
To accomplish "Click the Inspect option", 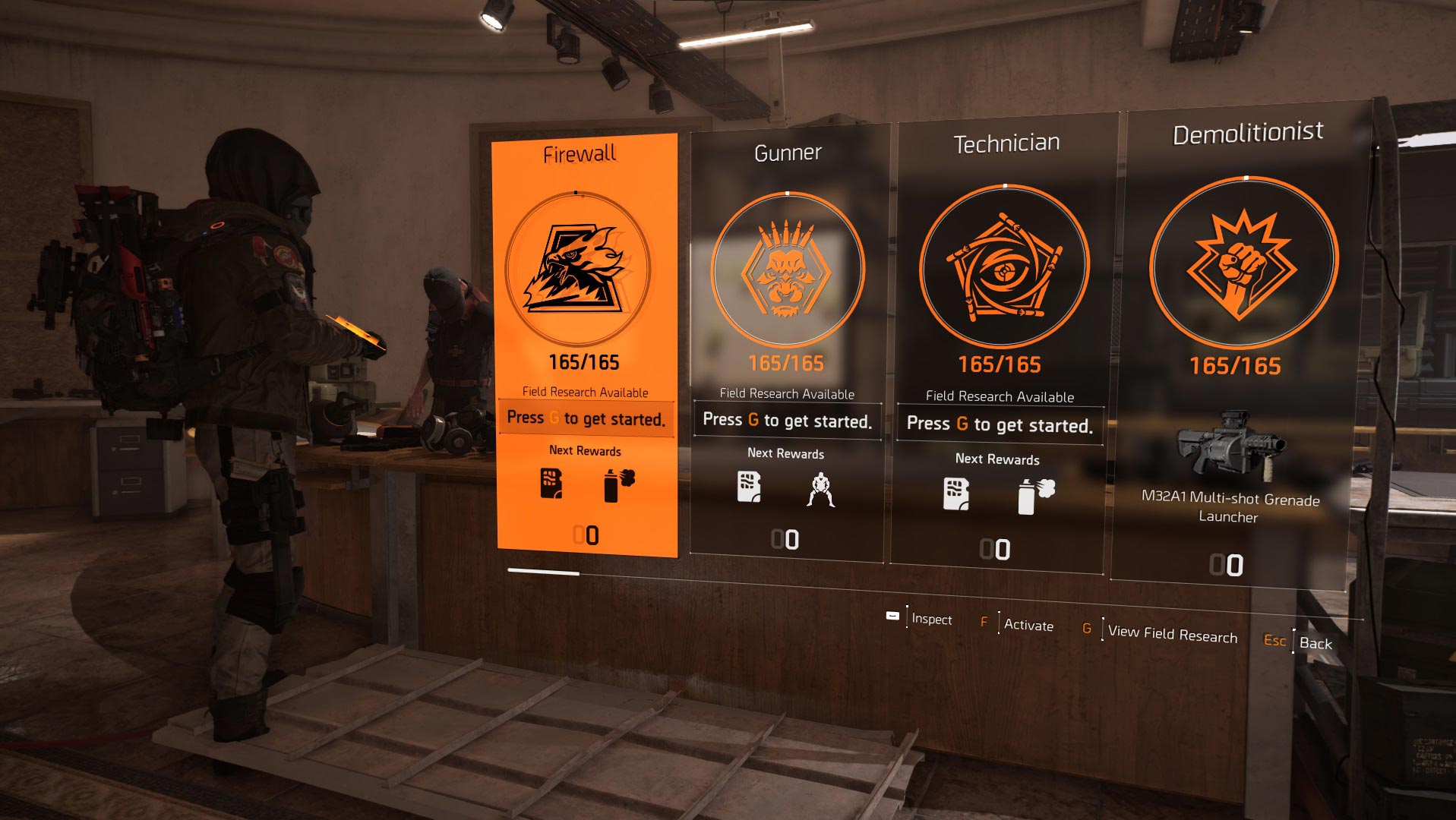I will click(930, 619).
